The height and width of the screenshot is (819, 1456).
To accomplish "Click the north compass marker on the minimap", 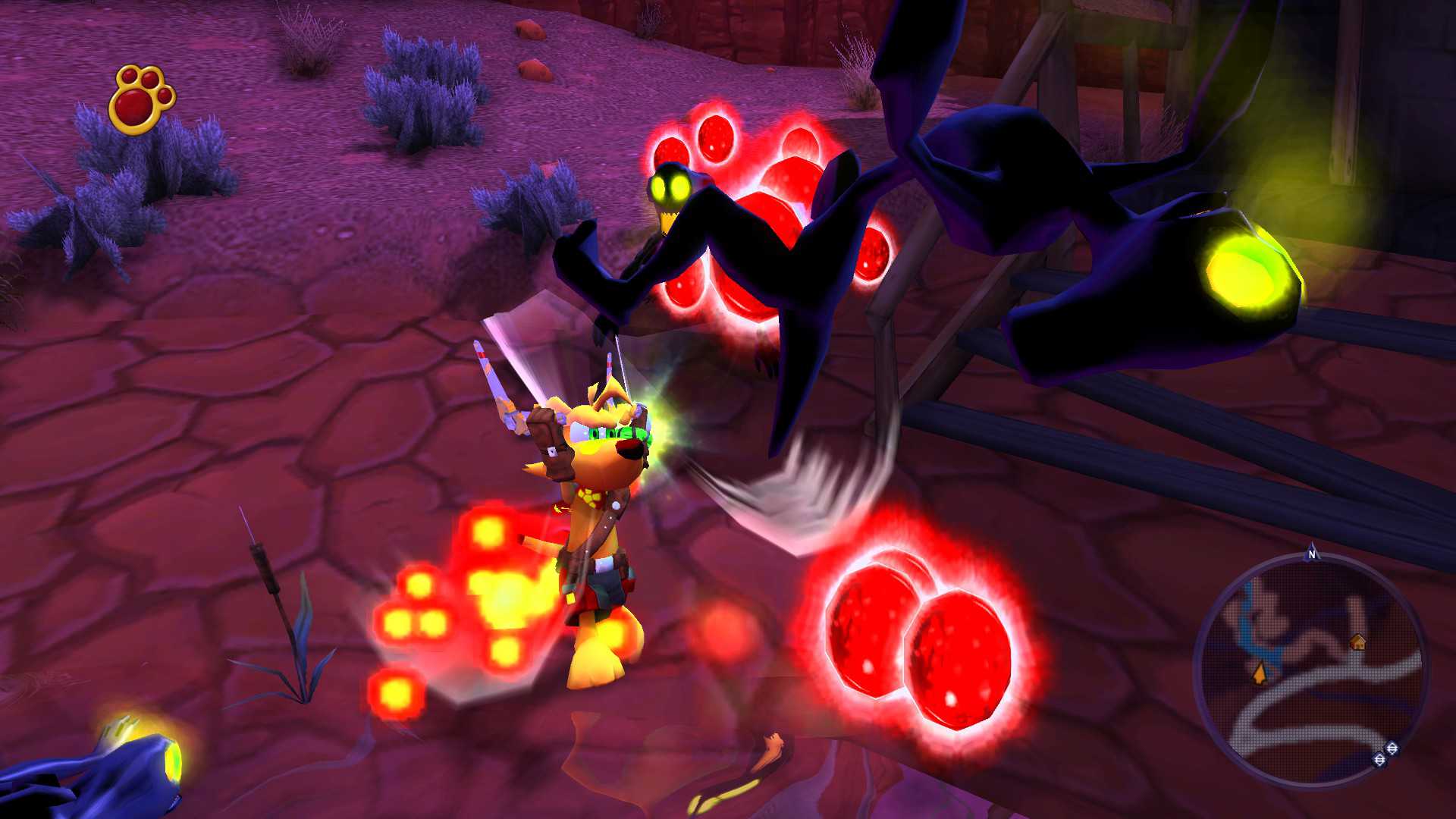I will 1312,555.
